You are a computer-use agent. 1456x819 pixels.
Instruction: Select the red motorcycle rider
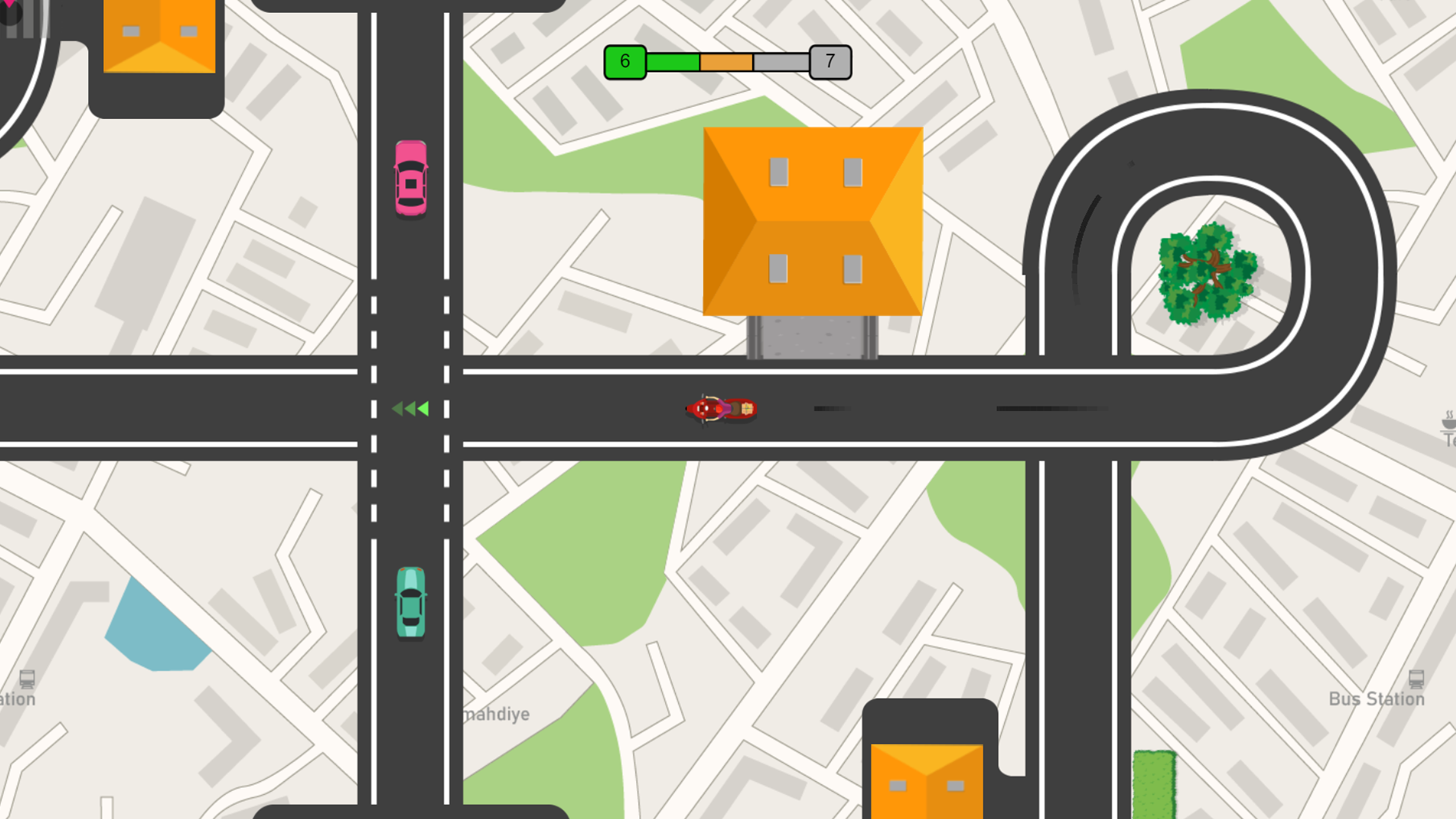[x=720, y=409]
